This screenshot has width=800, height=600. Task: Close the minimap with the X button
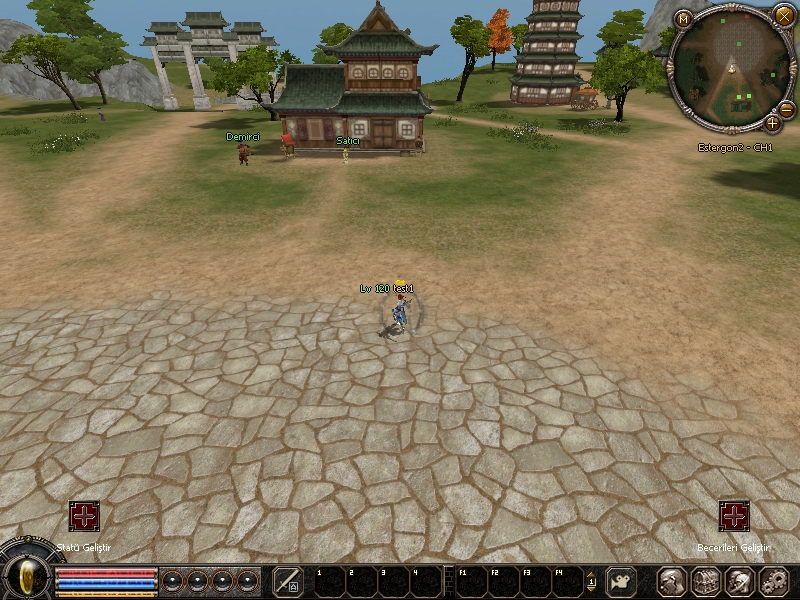tap(783, 15)
